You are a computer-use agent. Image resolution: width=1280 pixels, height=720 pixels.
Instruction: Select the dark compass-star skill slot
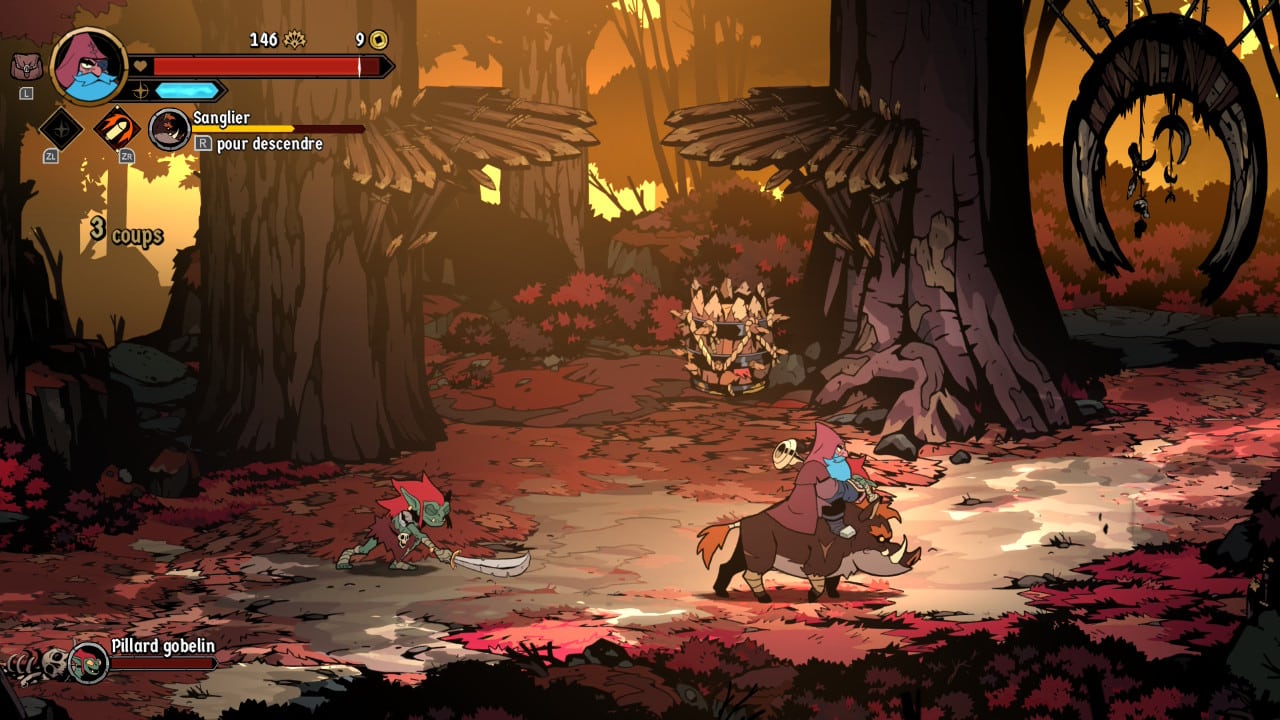(60, 128)
